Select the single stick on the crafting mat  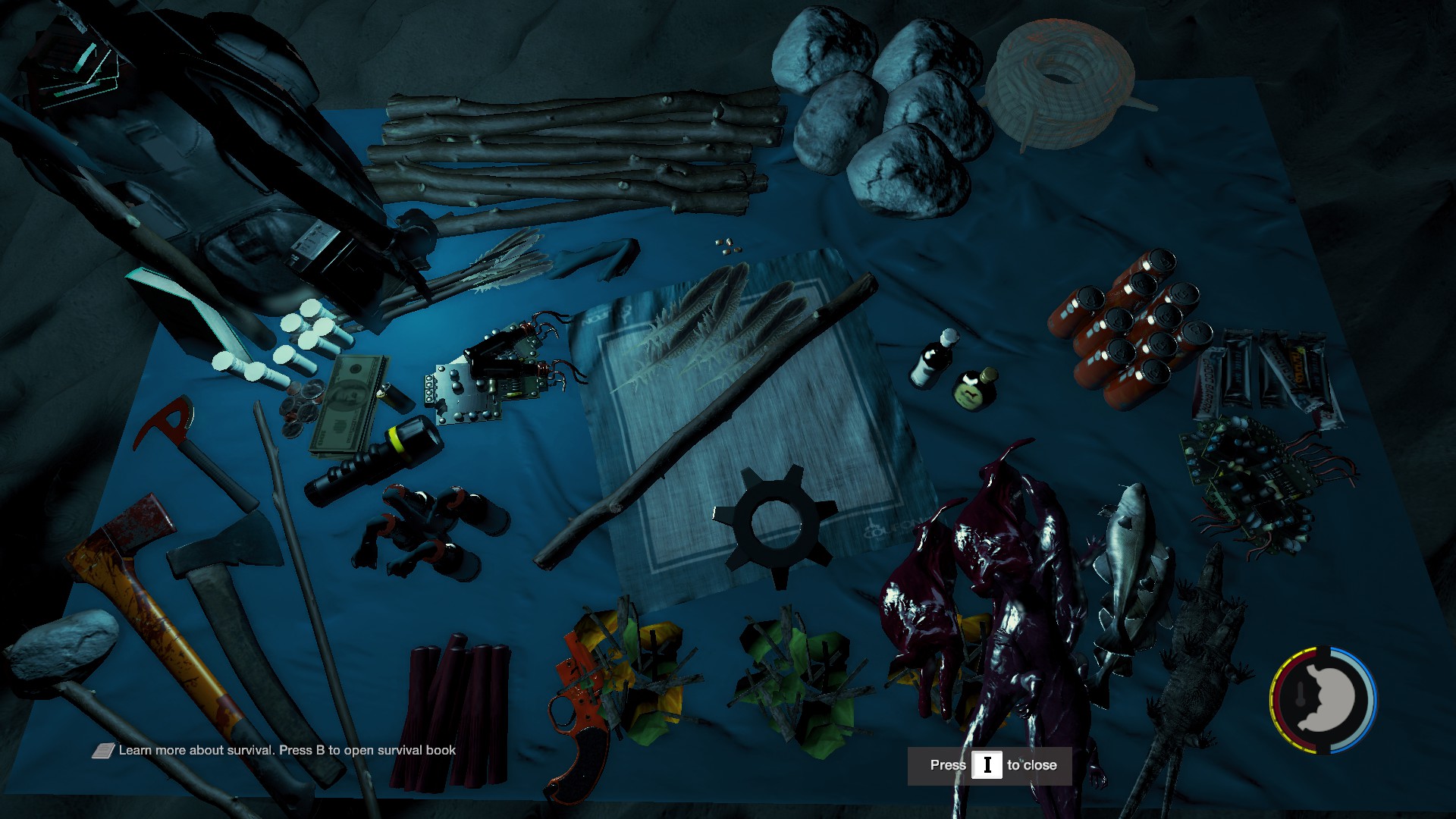point(705,425)
